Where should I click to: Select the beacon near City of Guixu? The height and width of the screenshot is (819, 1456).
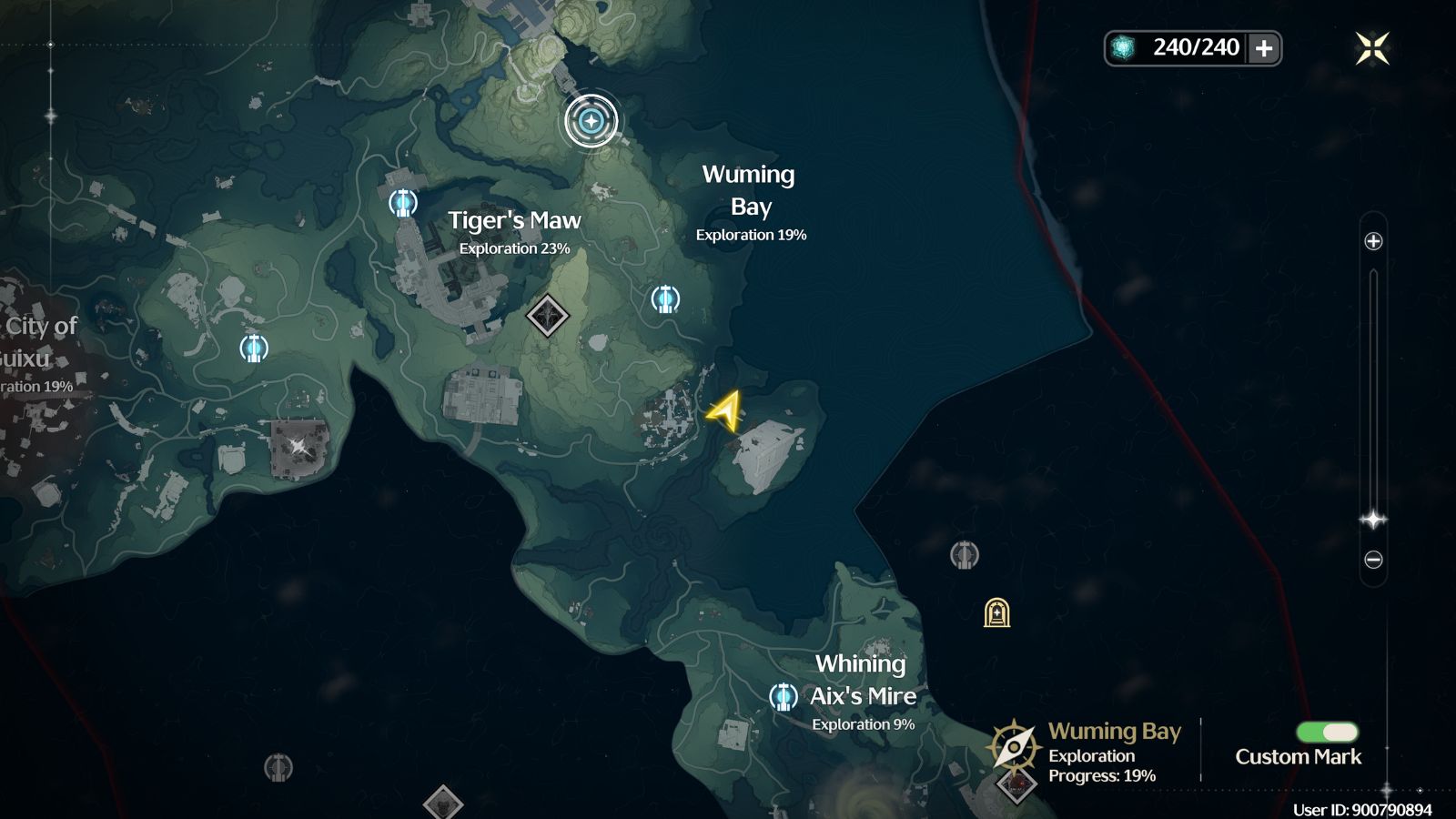point(254,348)
